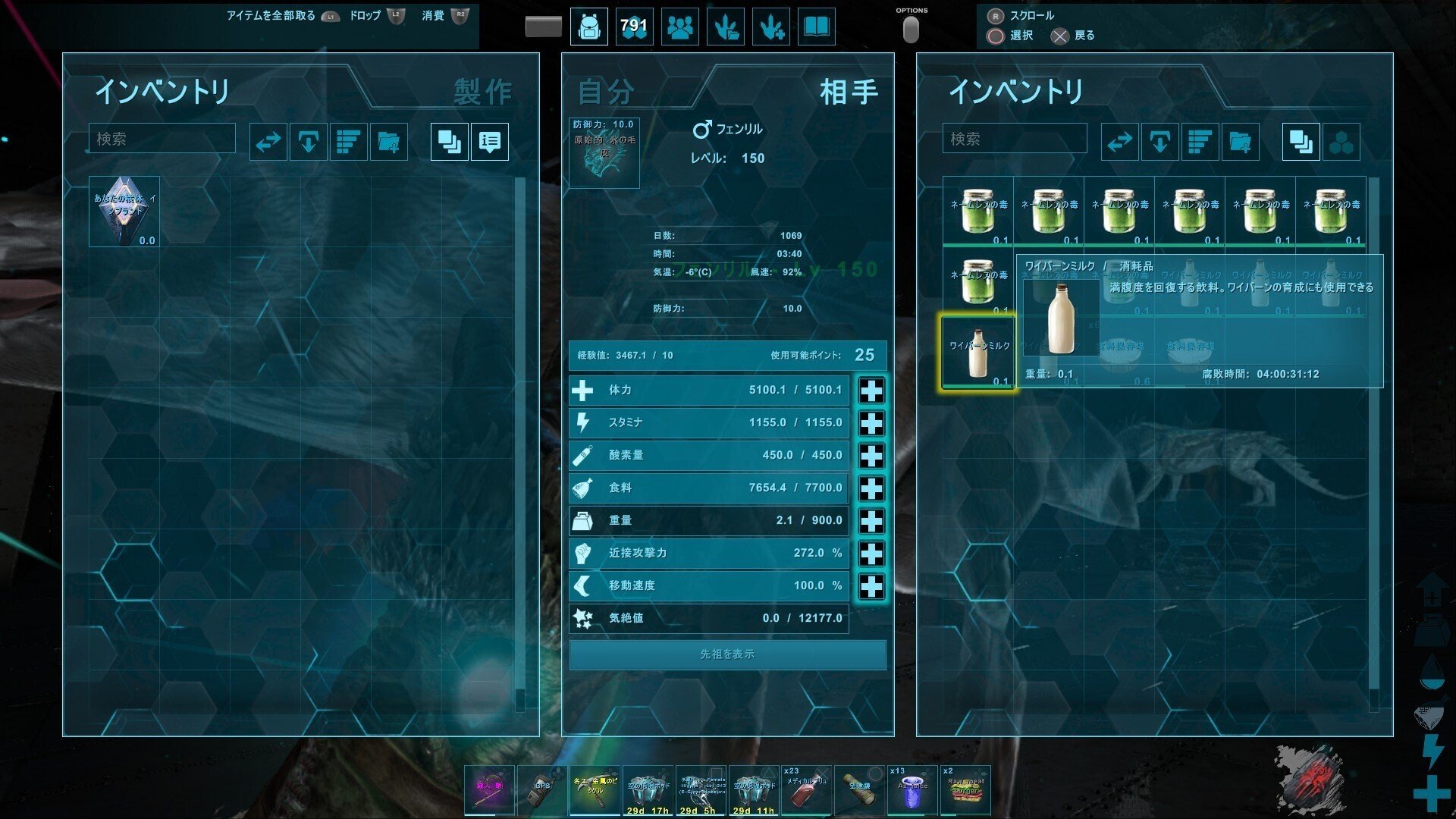
Task: Select the dino footprint plus icon
Action: [x=770, y=27]
